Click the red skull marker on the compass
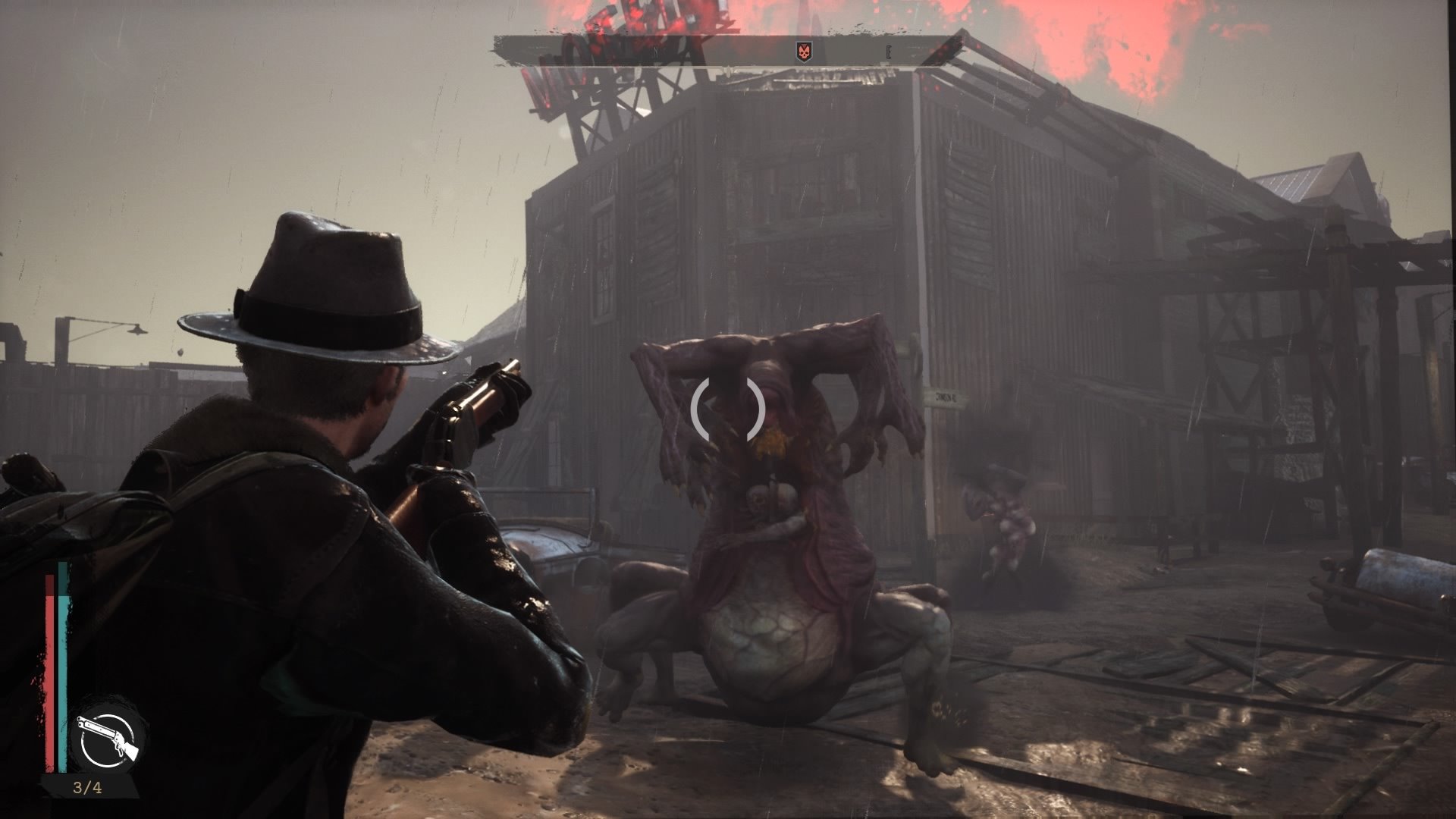The image size is (1456, 819). click(x=803, y=52)
